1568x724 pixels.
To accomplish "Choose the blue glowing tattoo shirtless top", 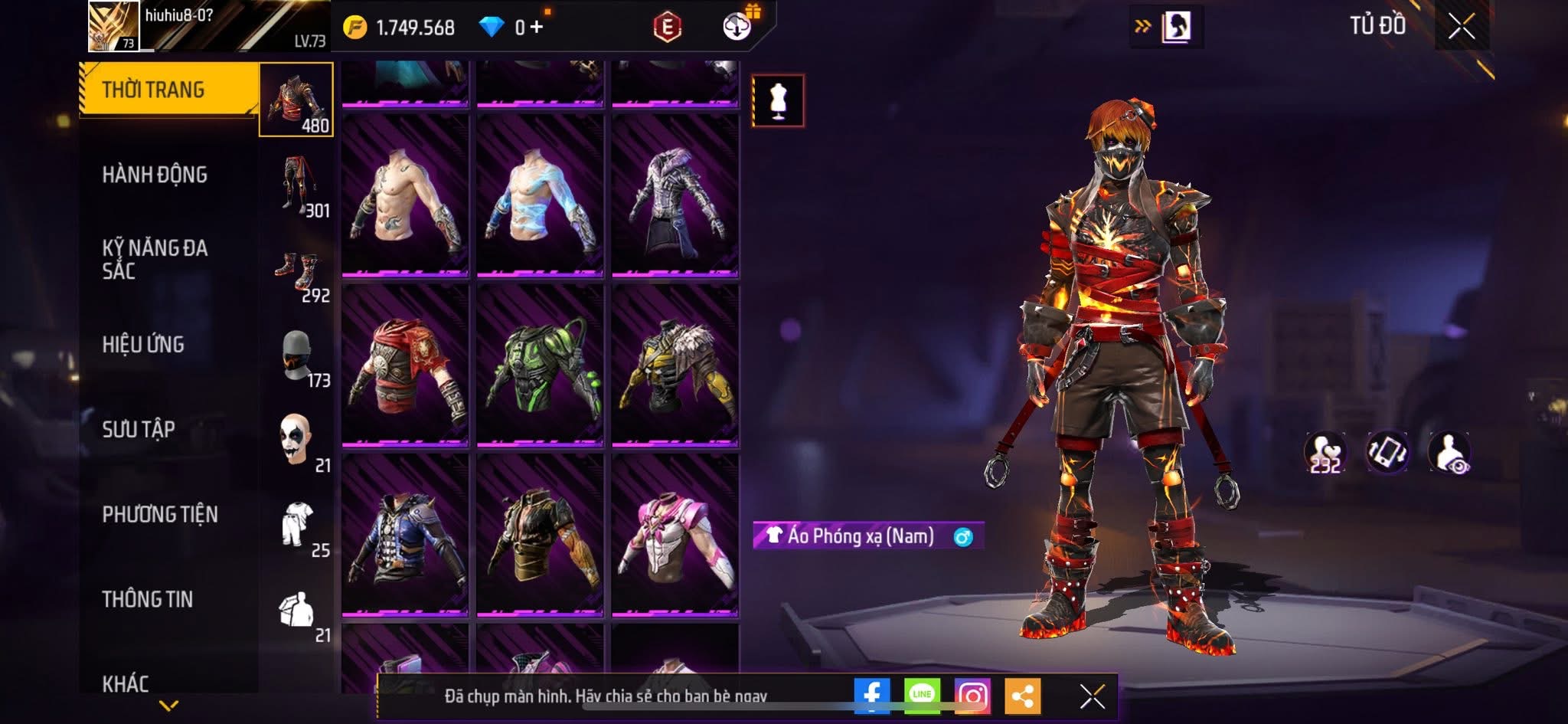I will (540, 195).
